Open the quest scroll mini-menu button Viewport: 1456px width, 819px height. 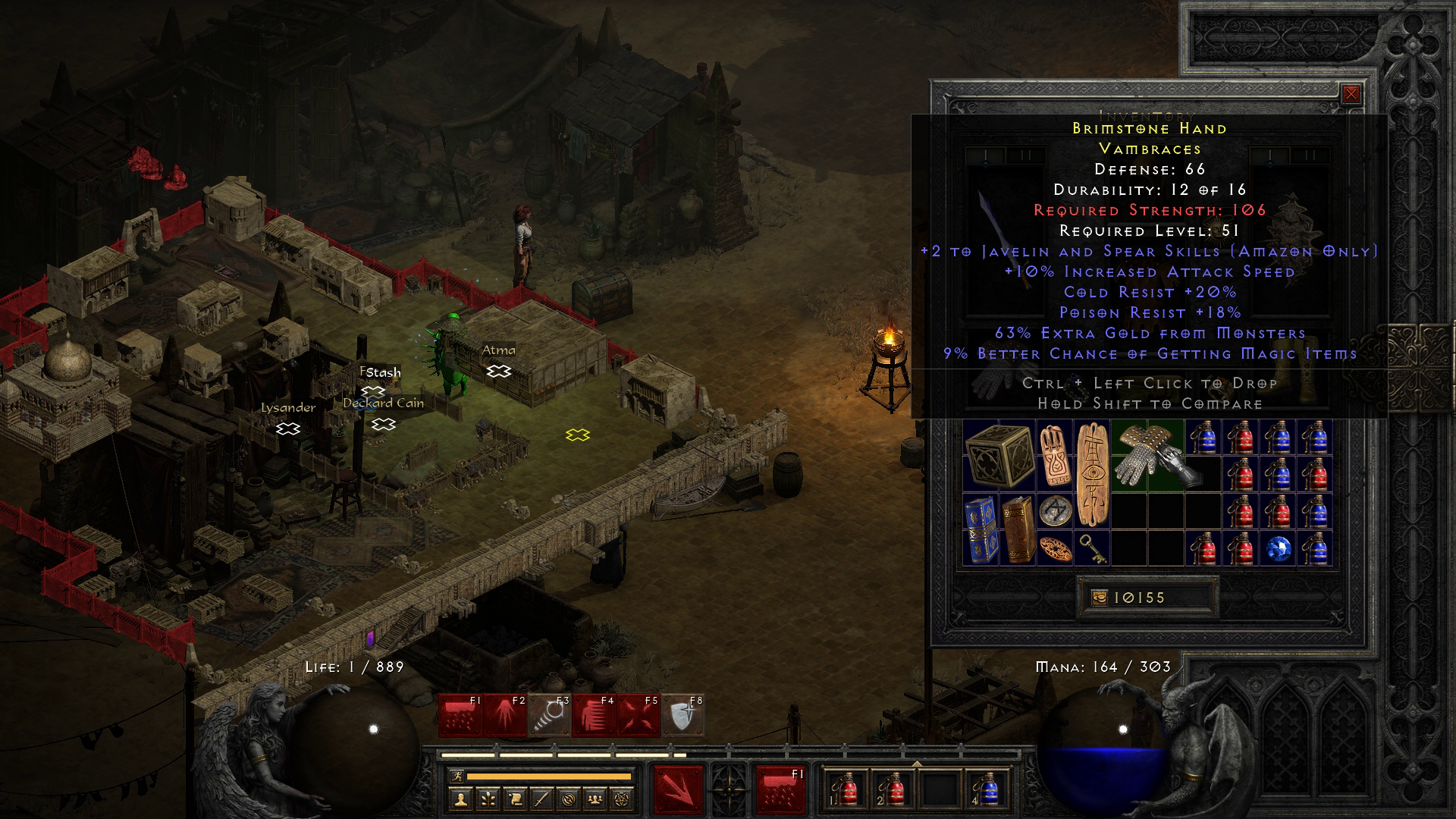tap(514, 799)
